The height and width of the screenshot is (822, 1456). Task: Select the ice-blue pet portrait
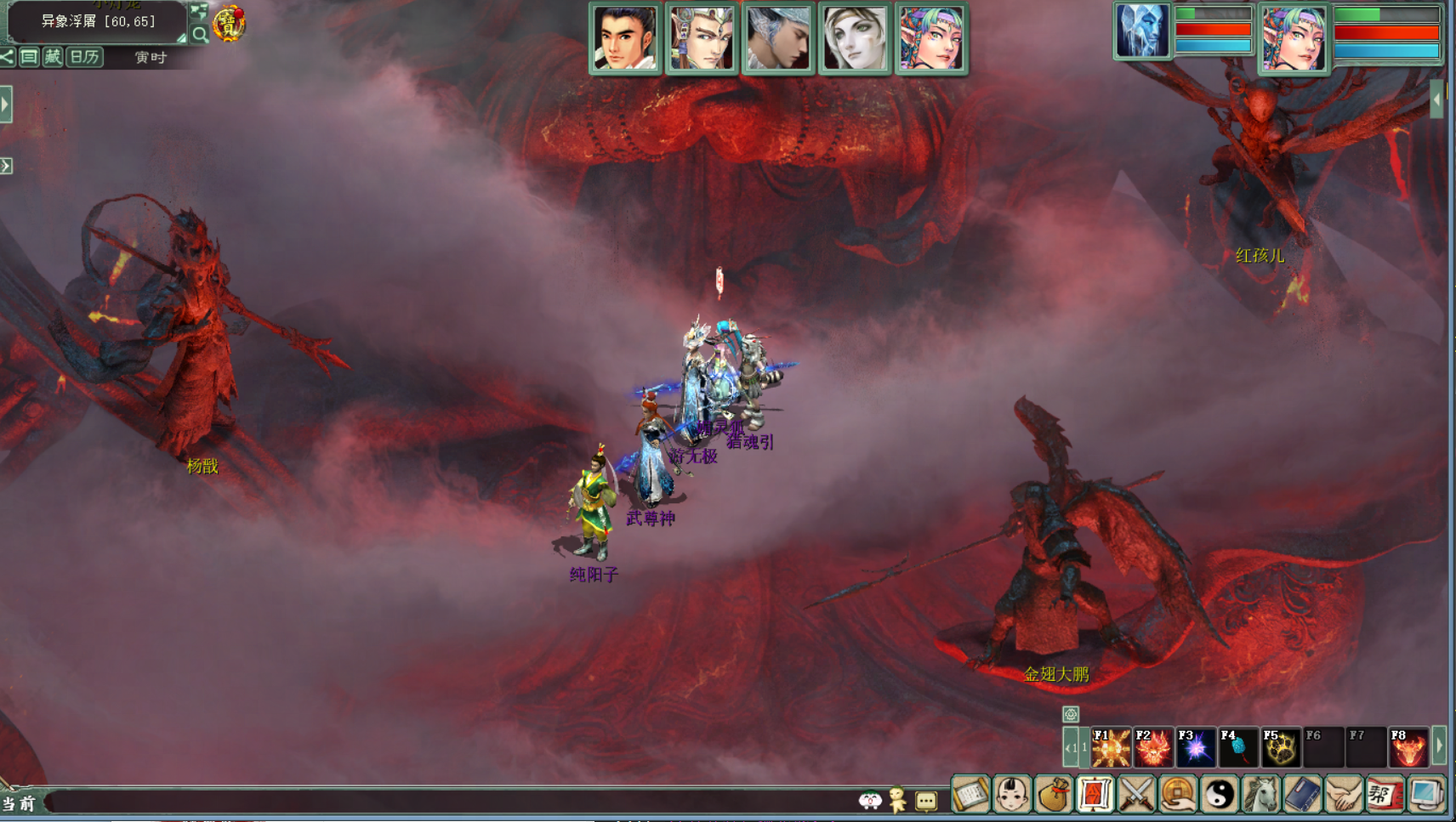1142,32
